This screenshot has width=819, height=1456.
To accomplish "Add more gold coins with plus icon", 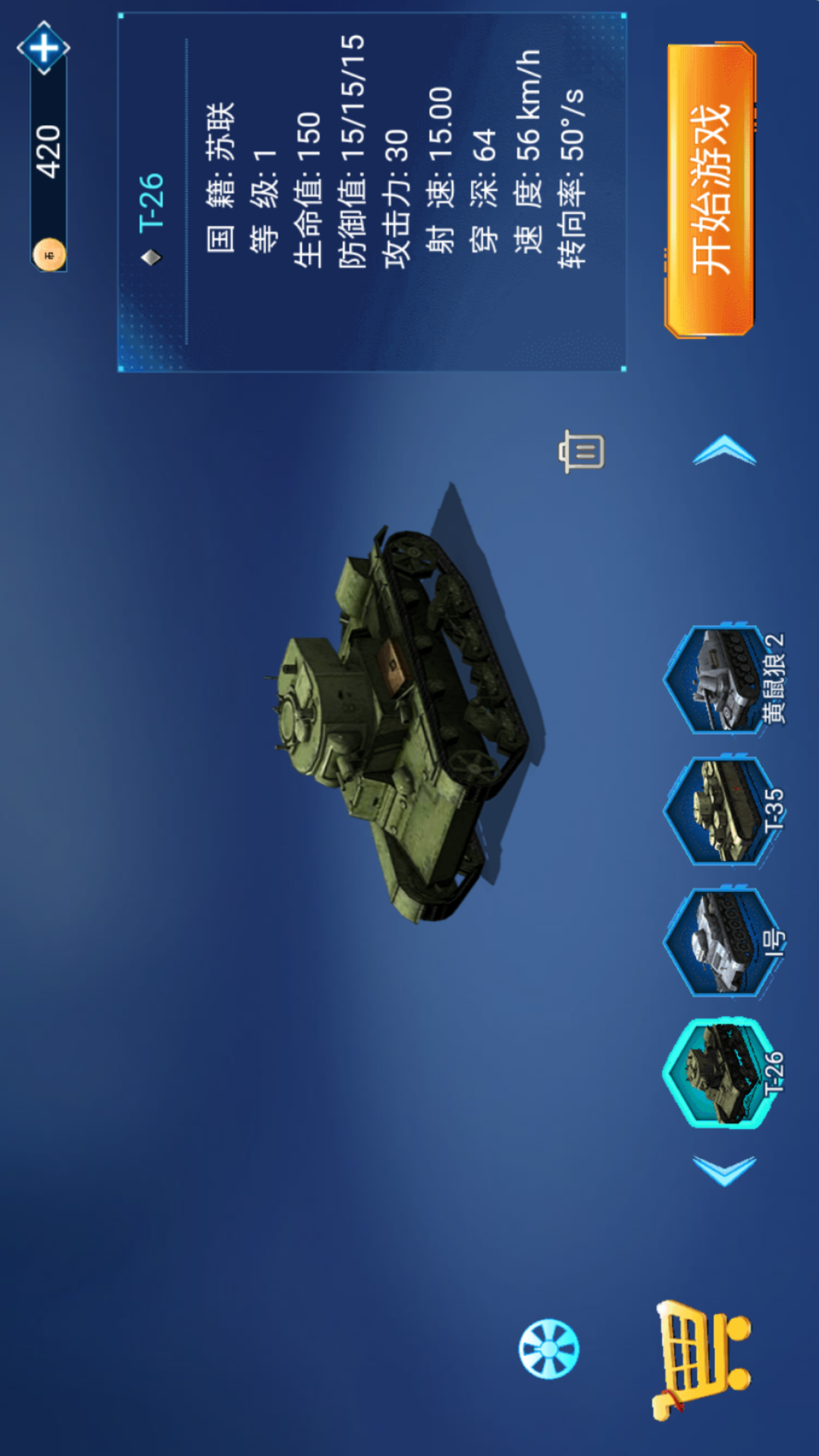I will click(x=43, y=48).
